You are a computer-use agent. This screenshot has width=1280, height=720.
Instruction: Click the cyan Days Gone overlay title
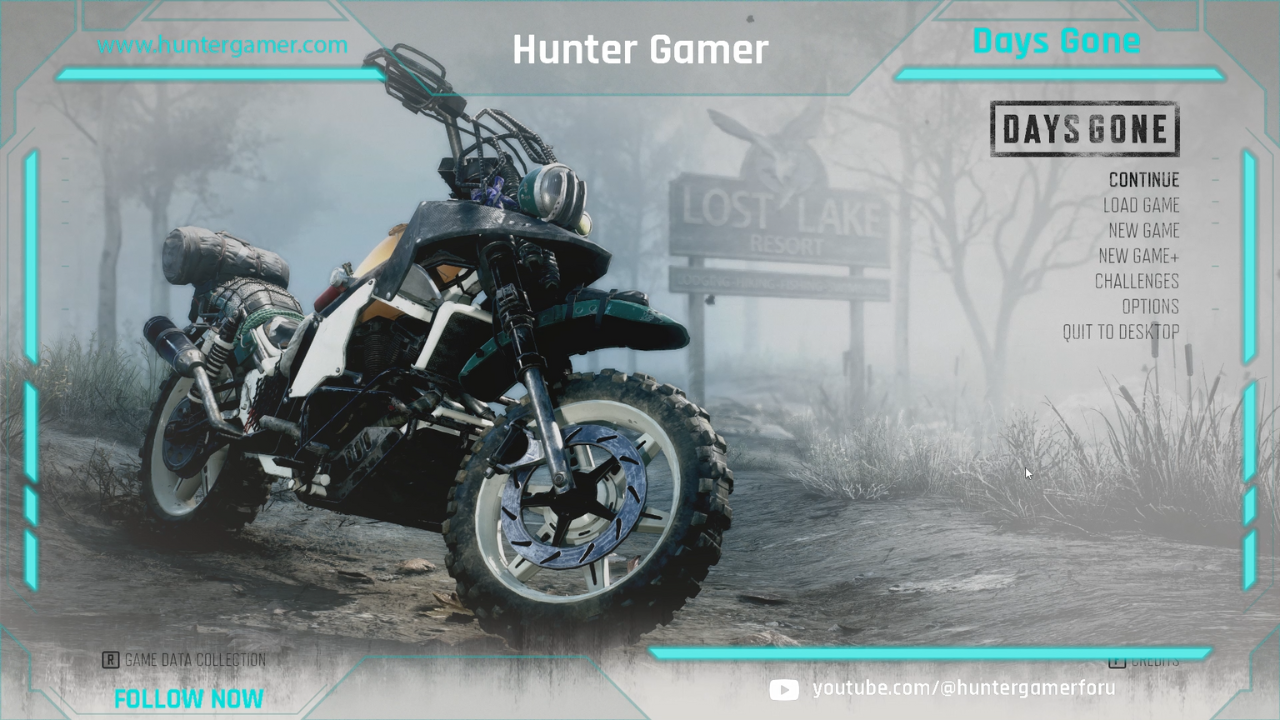(x=1056, y=41)
